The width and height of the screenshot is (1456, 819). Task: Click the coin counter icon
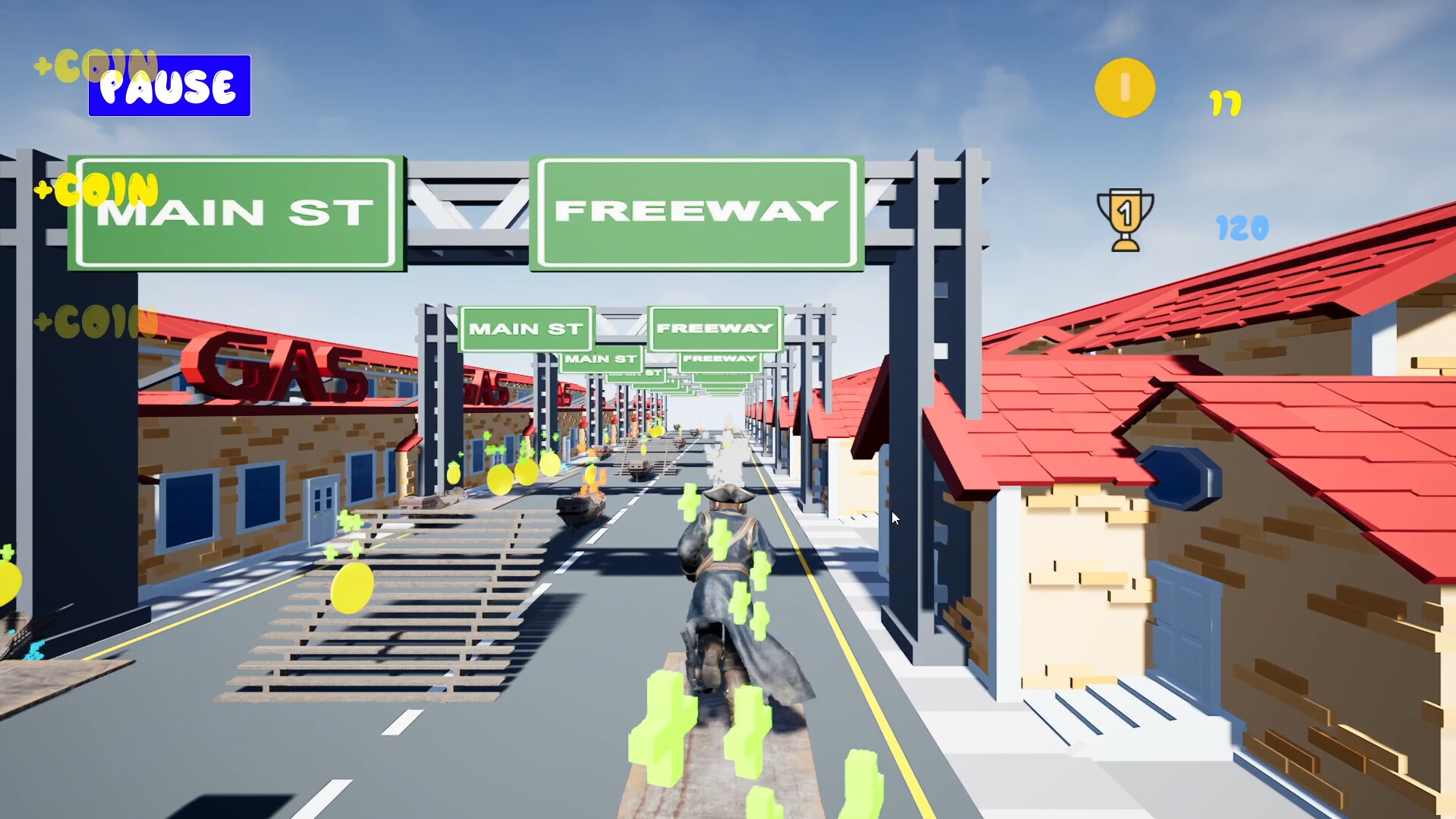click(1124, 87)
